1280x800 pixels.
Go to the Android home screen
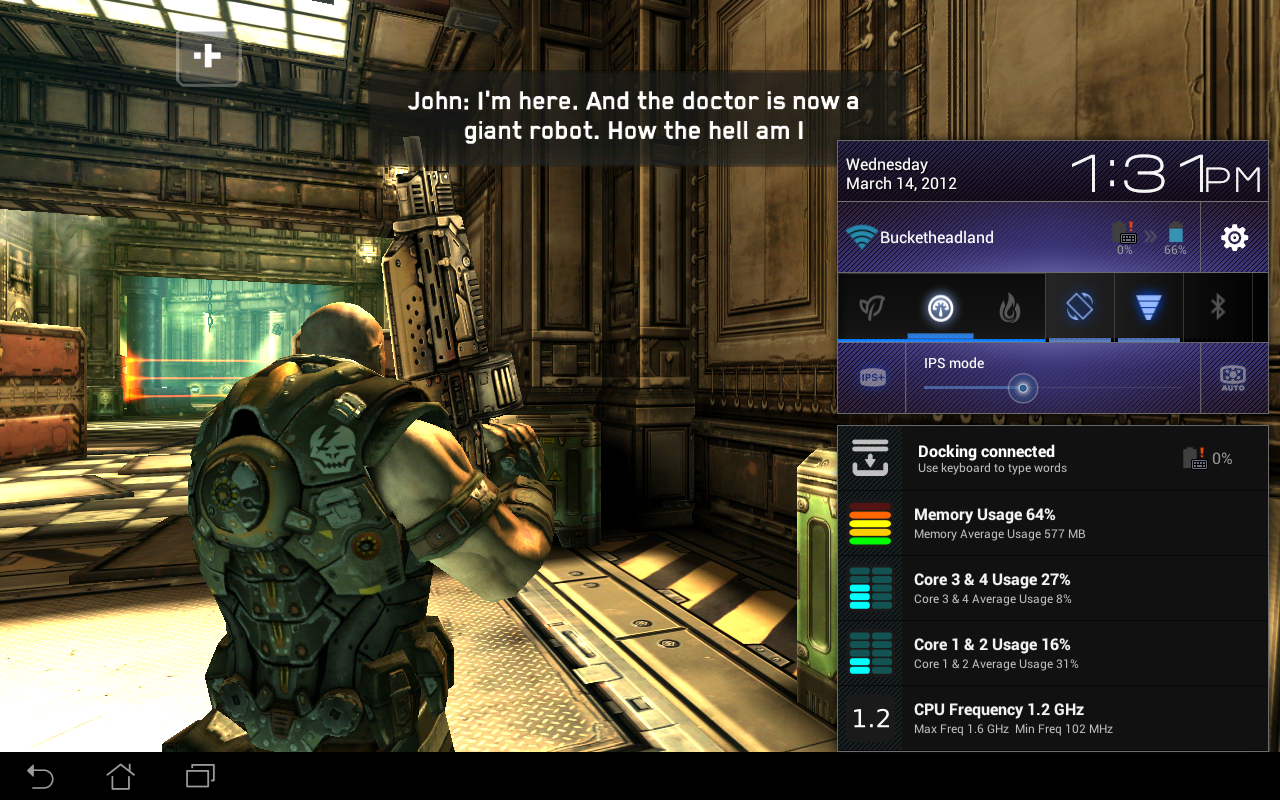[x=120, y=776]
